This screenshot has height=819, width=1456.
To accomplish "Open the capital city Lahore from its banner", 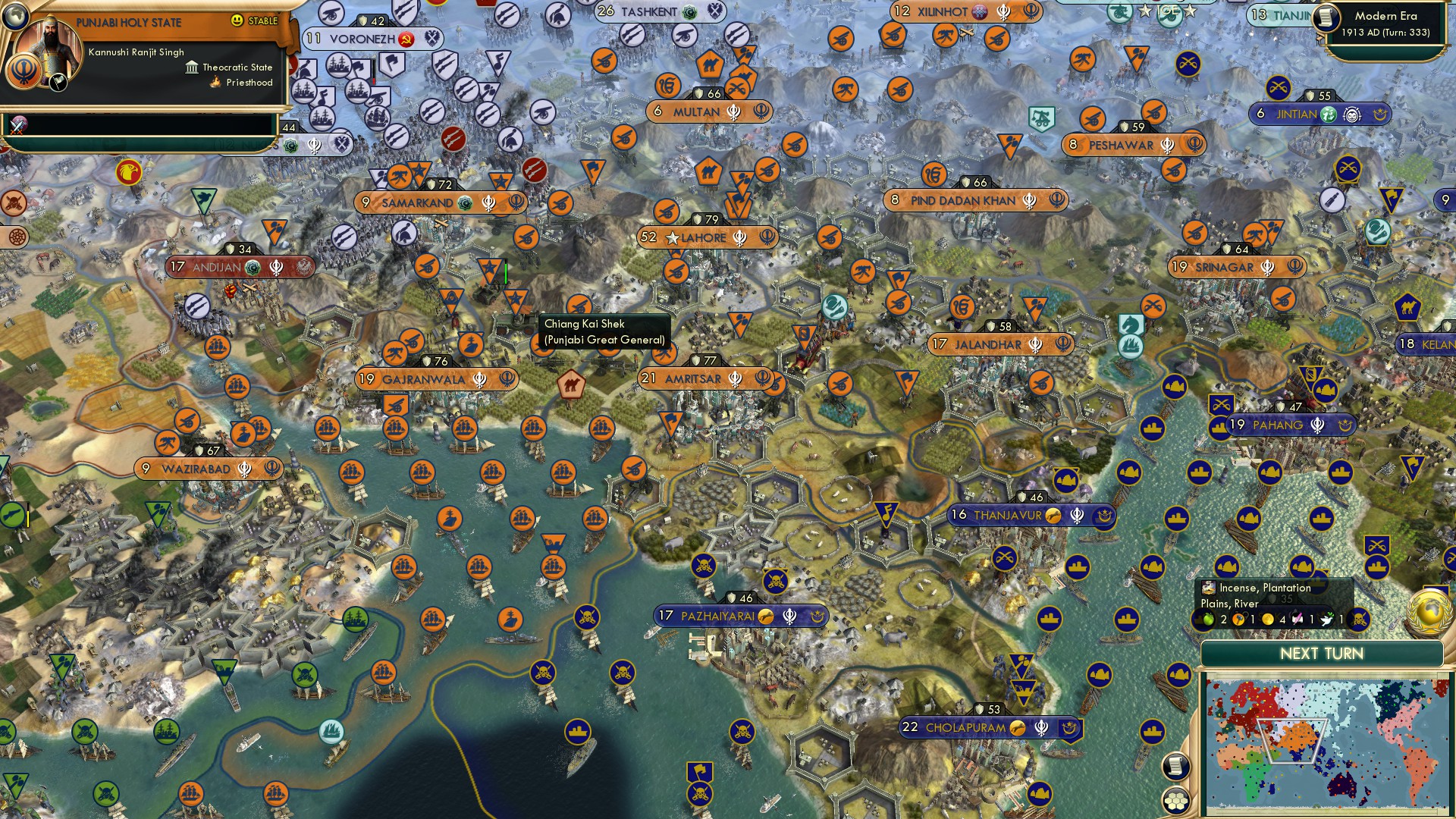I will [701, 237].
